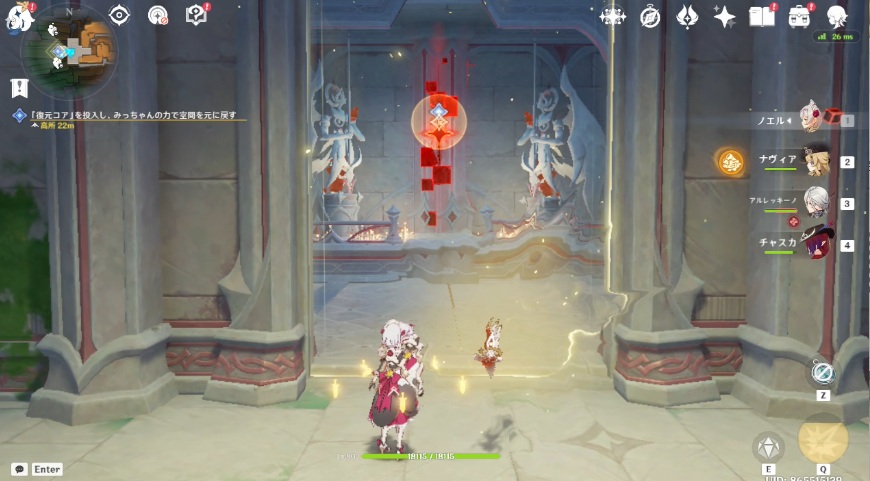Open the target icon beside the minimap
This screenshot has width=870, height=481.
click(x=158, y=15)
